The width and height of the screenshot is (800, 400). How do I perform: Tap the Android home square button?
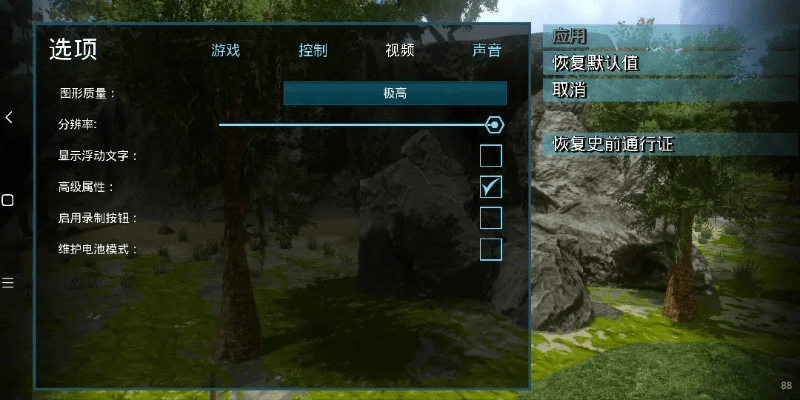(x=8, y=200)
